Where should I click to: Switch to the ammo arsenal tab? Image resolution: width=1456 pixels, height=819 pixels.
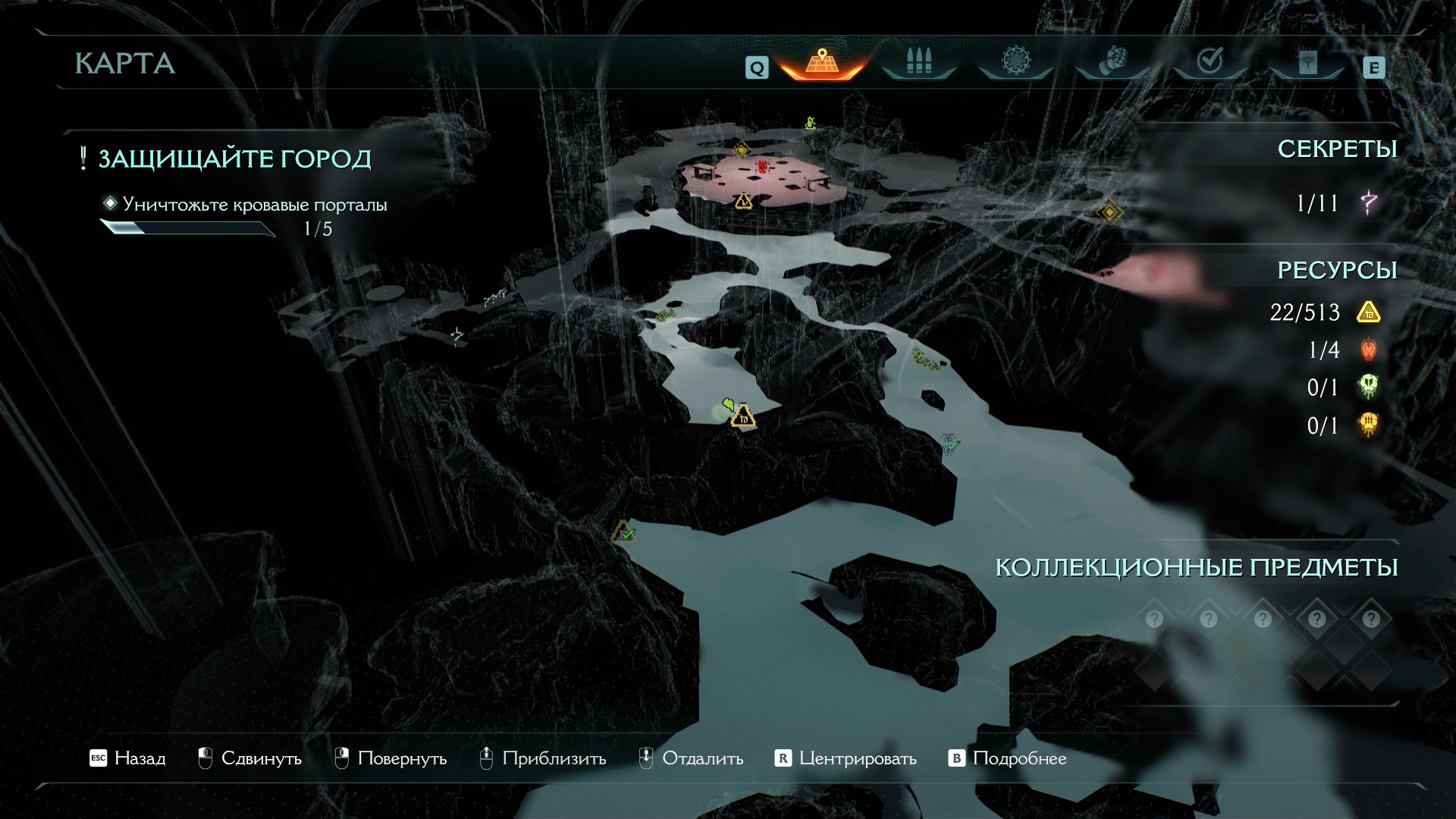point(918,62)
